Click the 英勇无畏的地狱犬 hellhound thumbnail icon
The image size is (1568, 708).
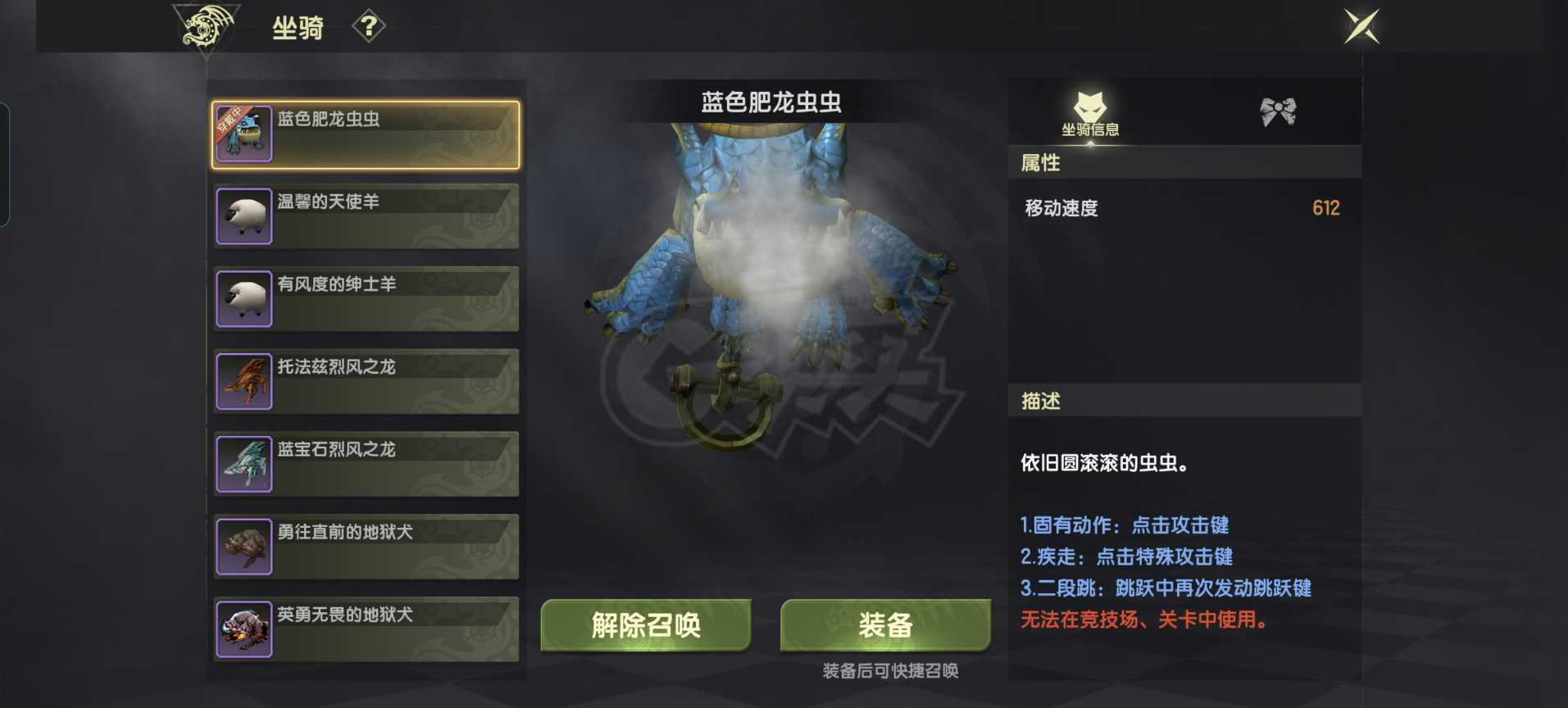click(243, 630)
